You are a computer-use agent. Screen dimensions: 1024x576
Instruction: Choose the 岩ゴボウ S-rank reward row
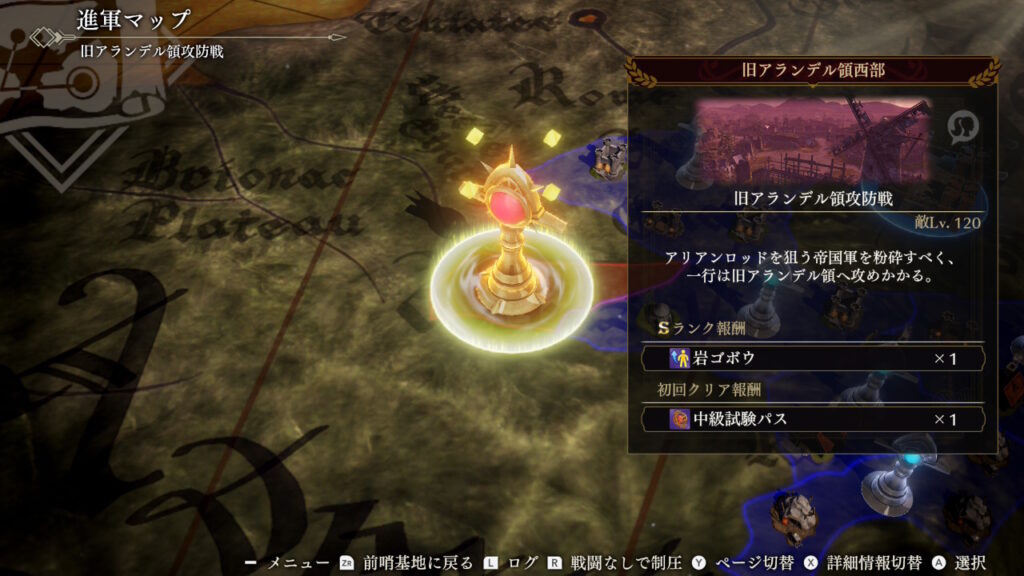coord(812,358)
